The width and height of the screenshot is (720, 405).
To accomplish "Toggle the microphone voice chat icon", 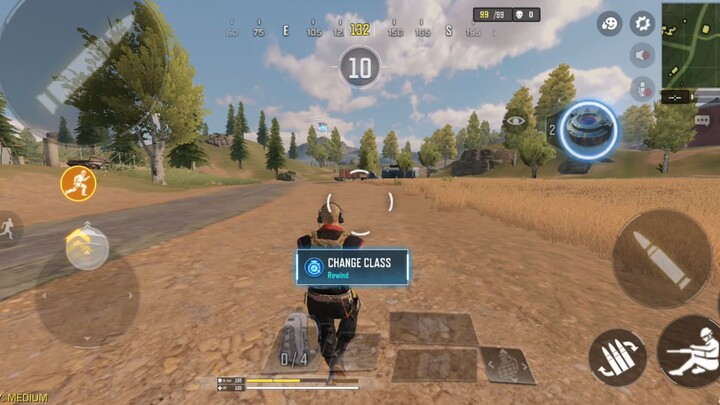I will [x=642, y=88].
